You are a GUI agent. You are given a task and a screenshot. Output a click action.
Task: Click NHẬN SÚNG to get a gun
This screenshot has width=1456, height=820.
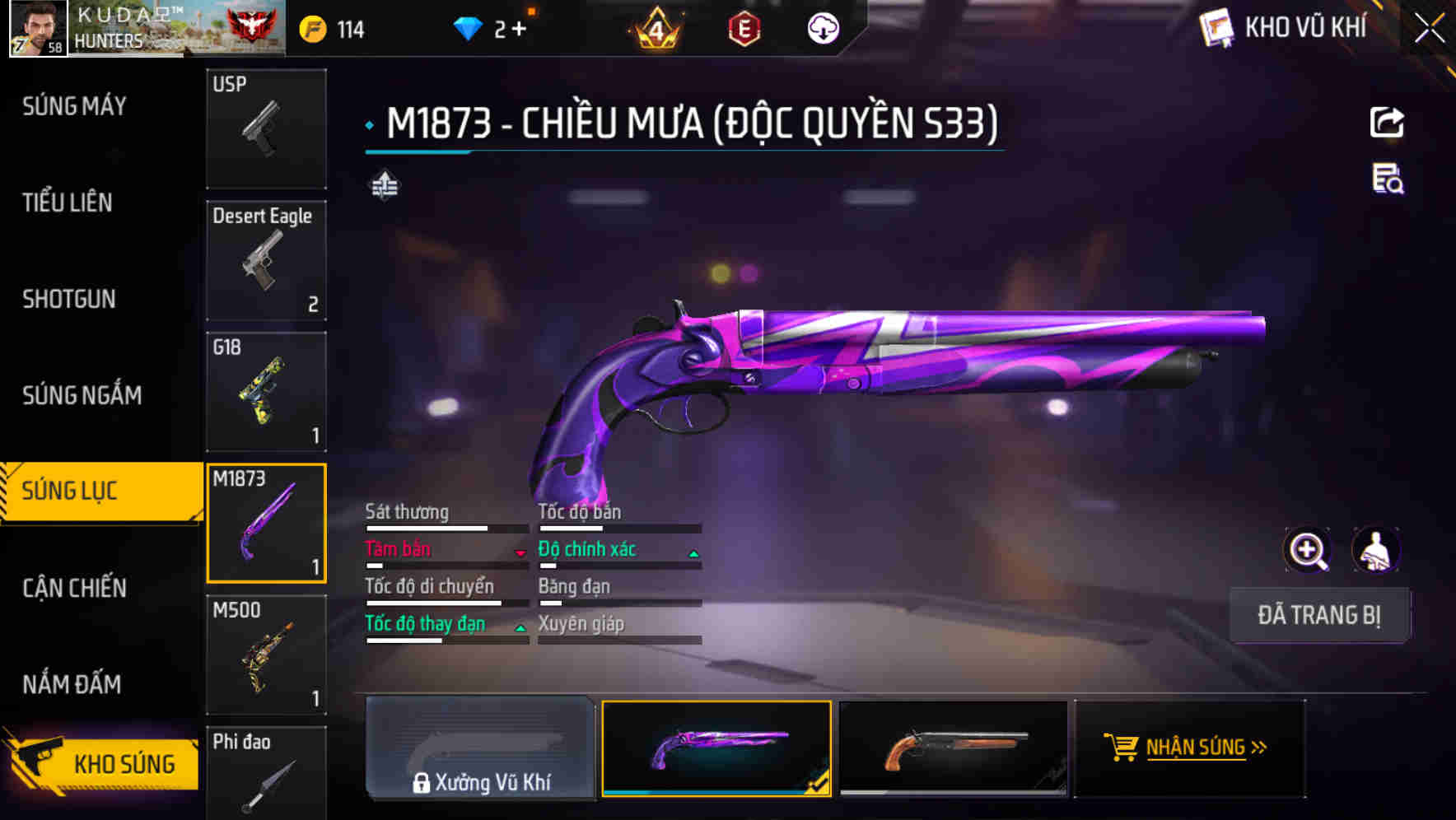point(1191,749)
